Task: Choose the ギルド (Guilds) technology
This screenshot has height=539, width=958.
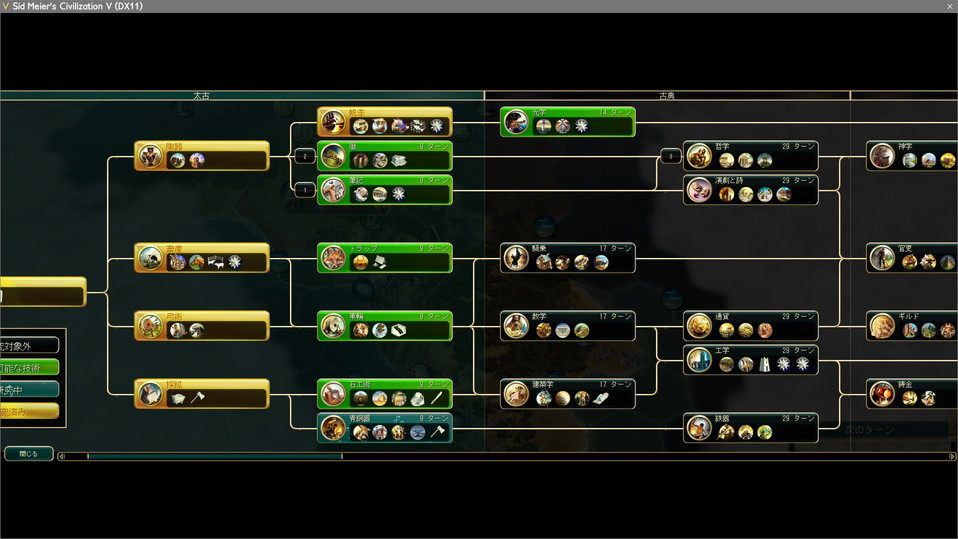Action: [912, 326]
